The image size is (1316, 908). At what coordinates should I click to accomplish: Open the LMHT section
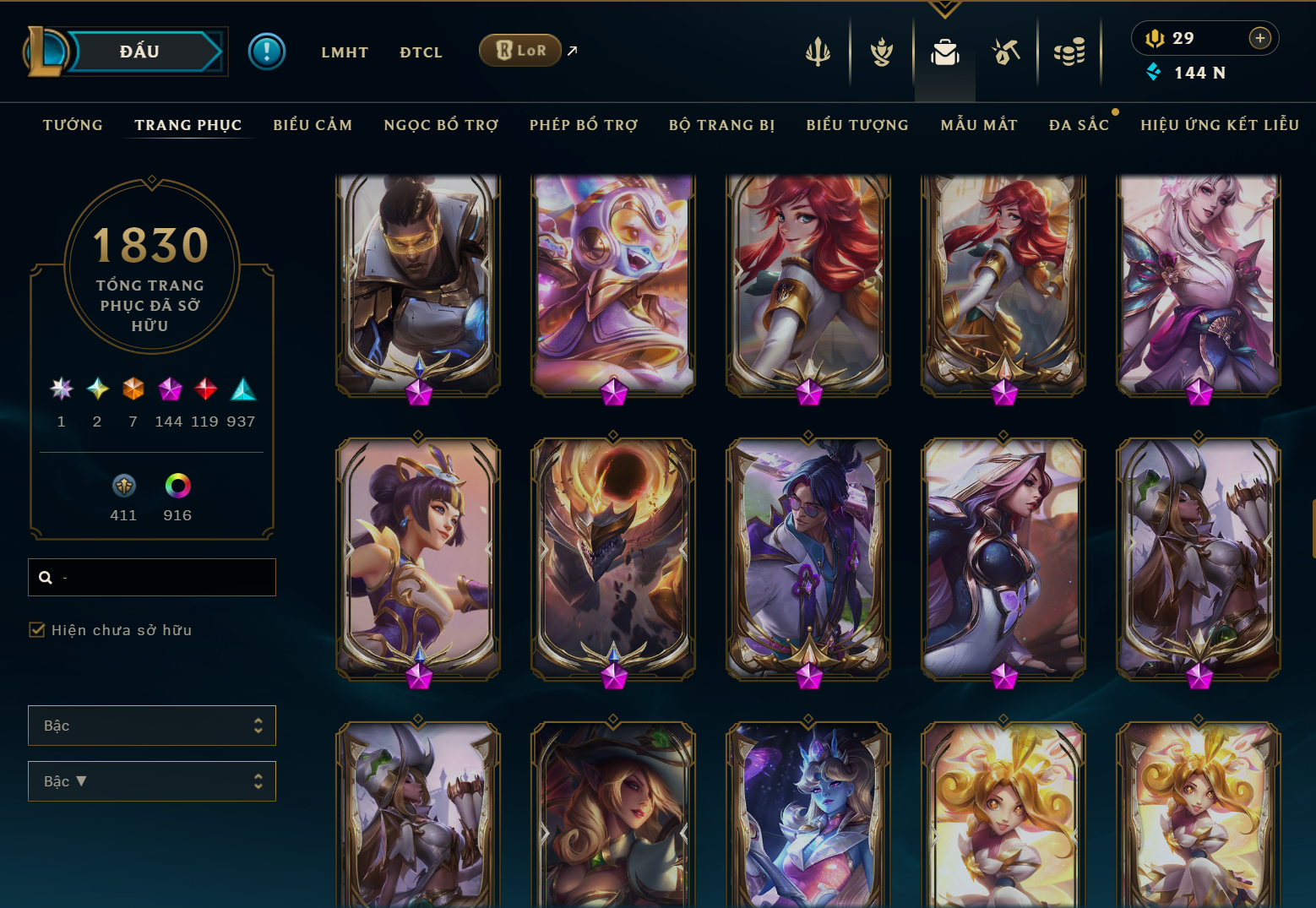click(345, 52)
